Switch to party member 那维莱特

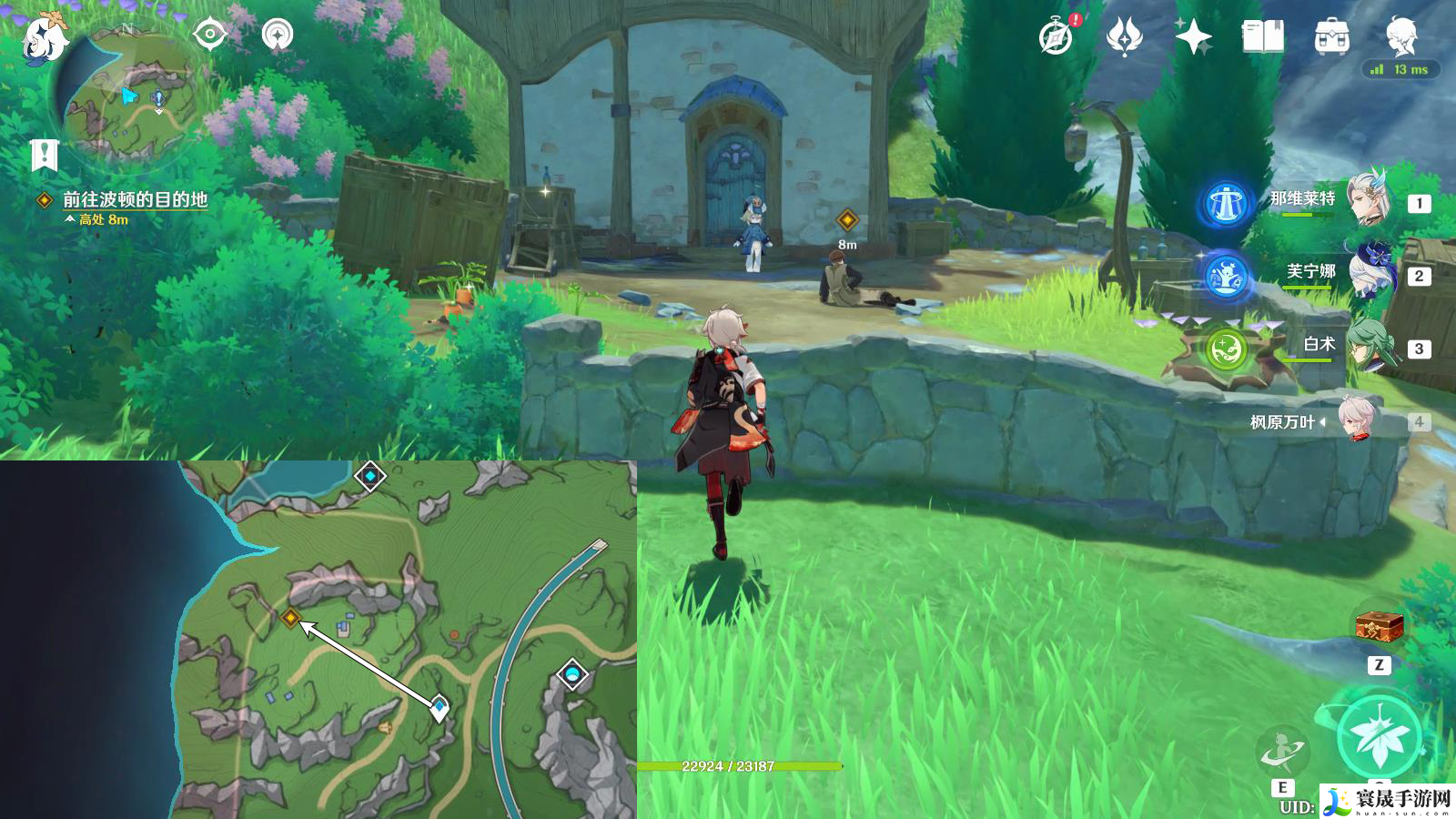tap(1368, 198)
